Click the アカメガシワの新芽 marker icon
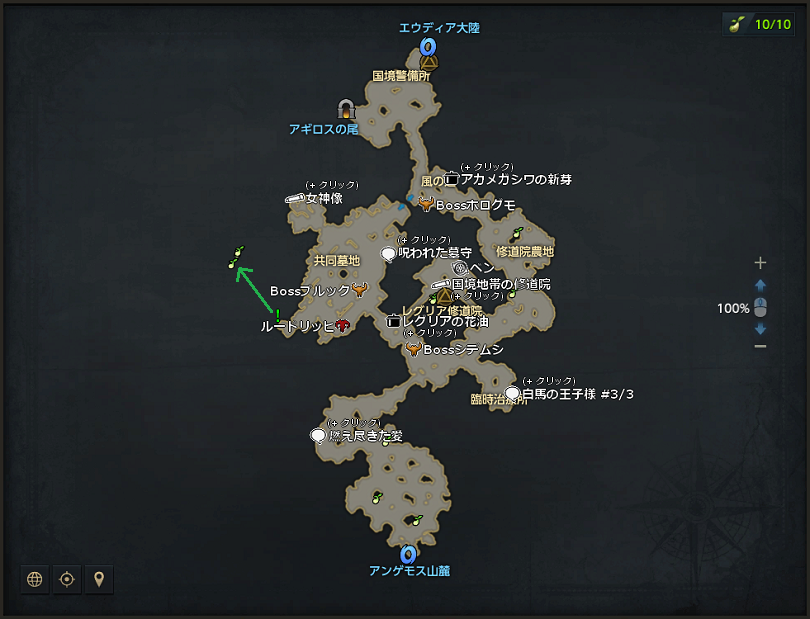This screenshot has width=810, height=619. click(452, 180)
